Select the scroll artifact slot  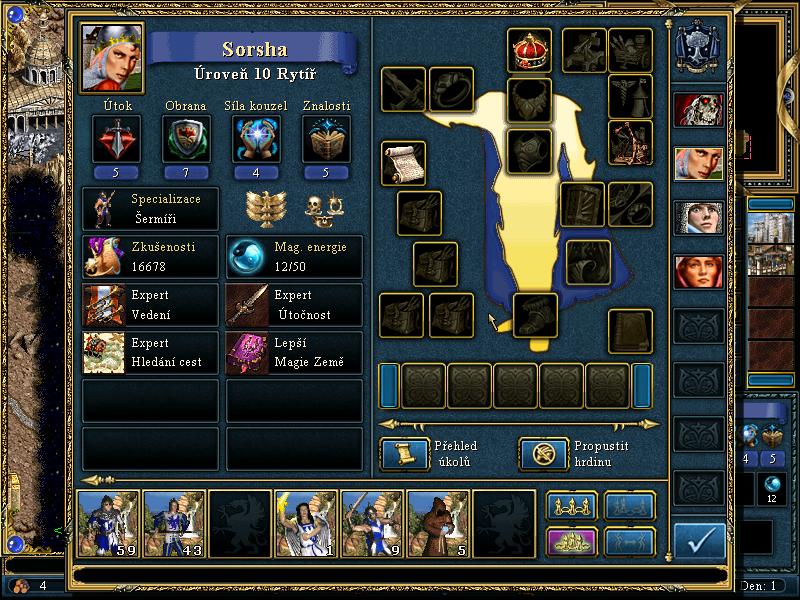[403, 163]
